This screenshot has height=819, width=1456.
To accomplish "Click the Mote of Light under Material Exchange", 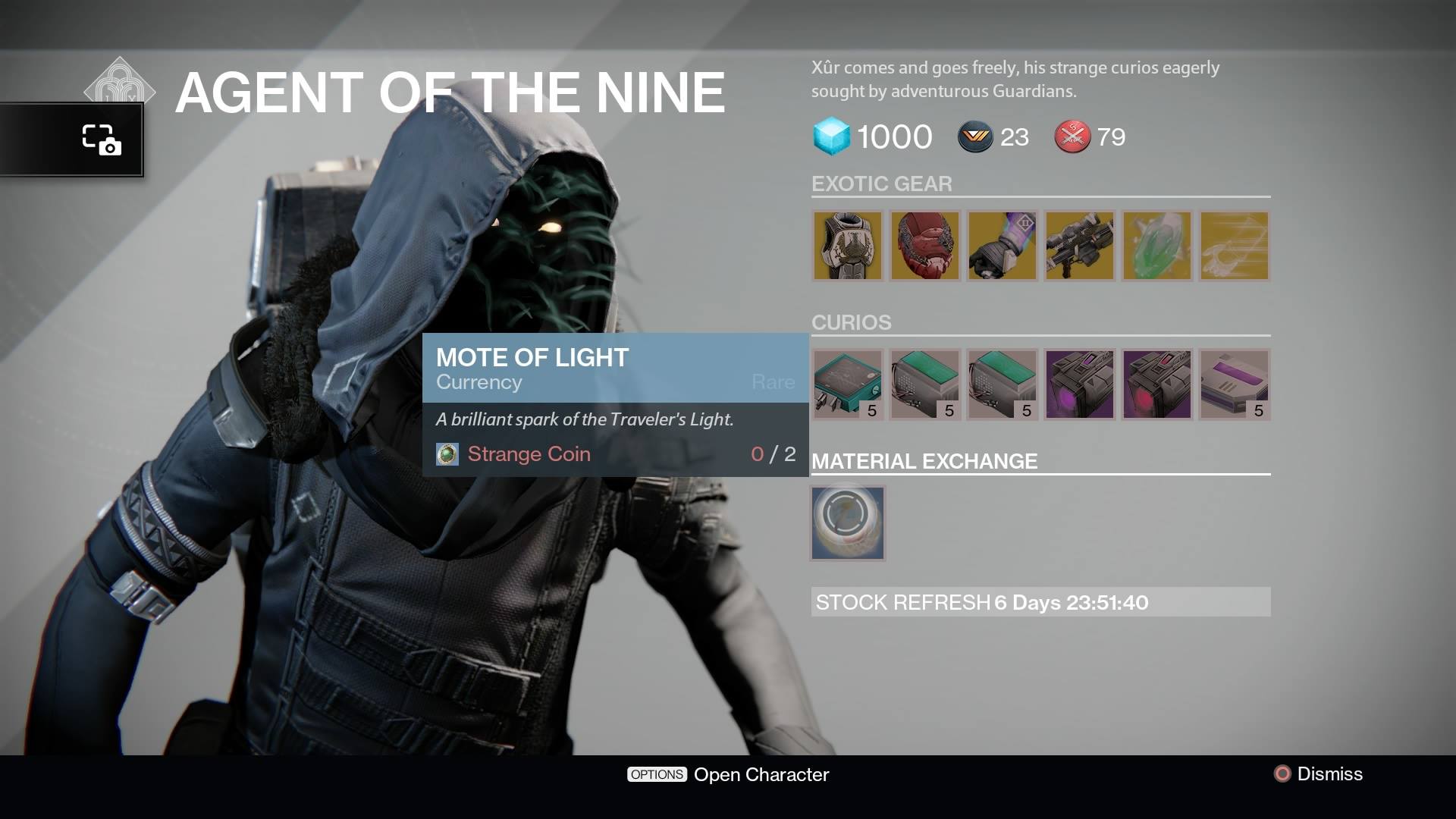I will tap(847, 522).
